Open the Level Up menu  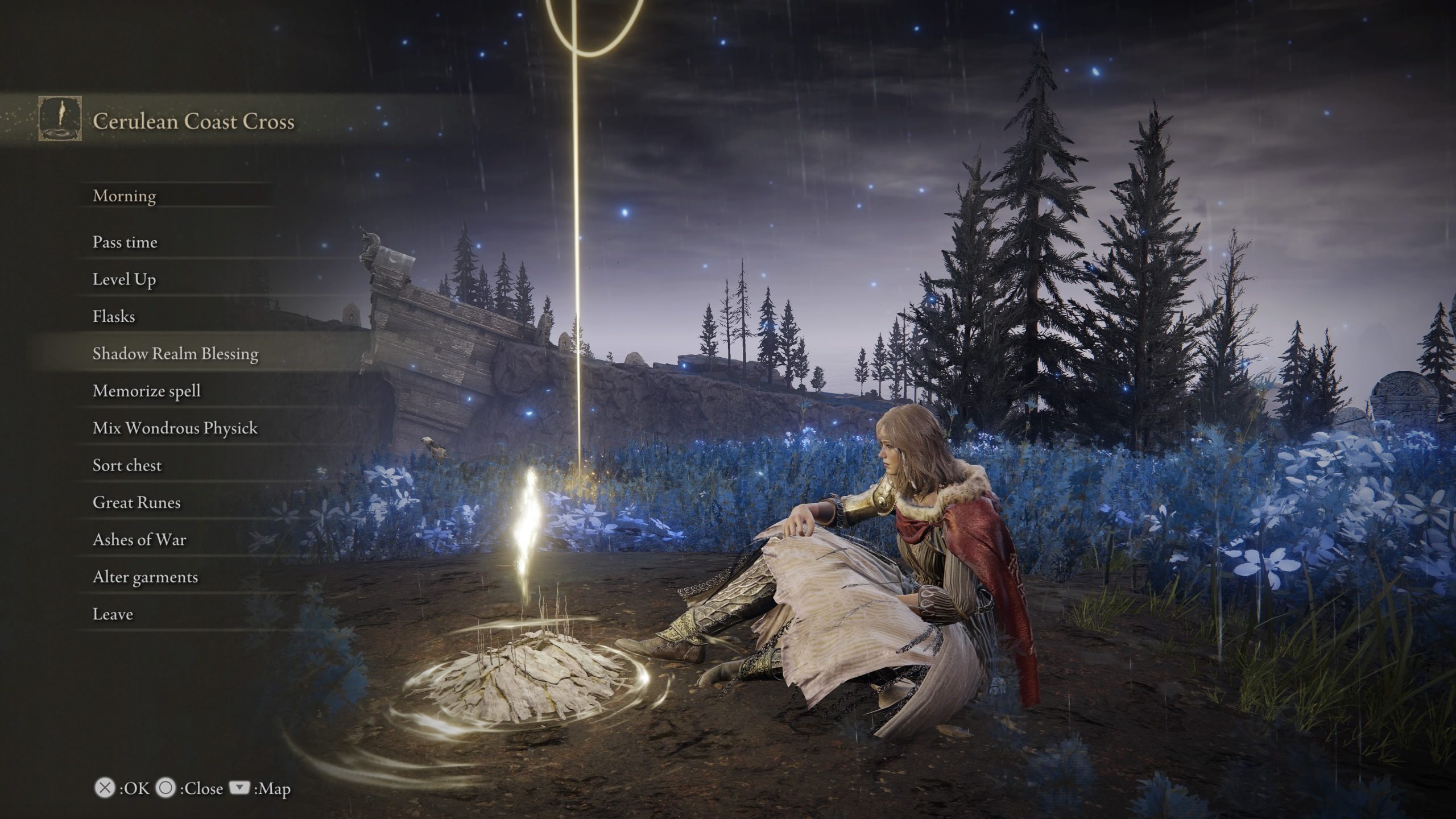[125, 279]
